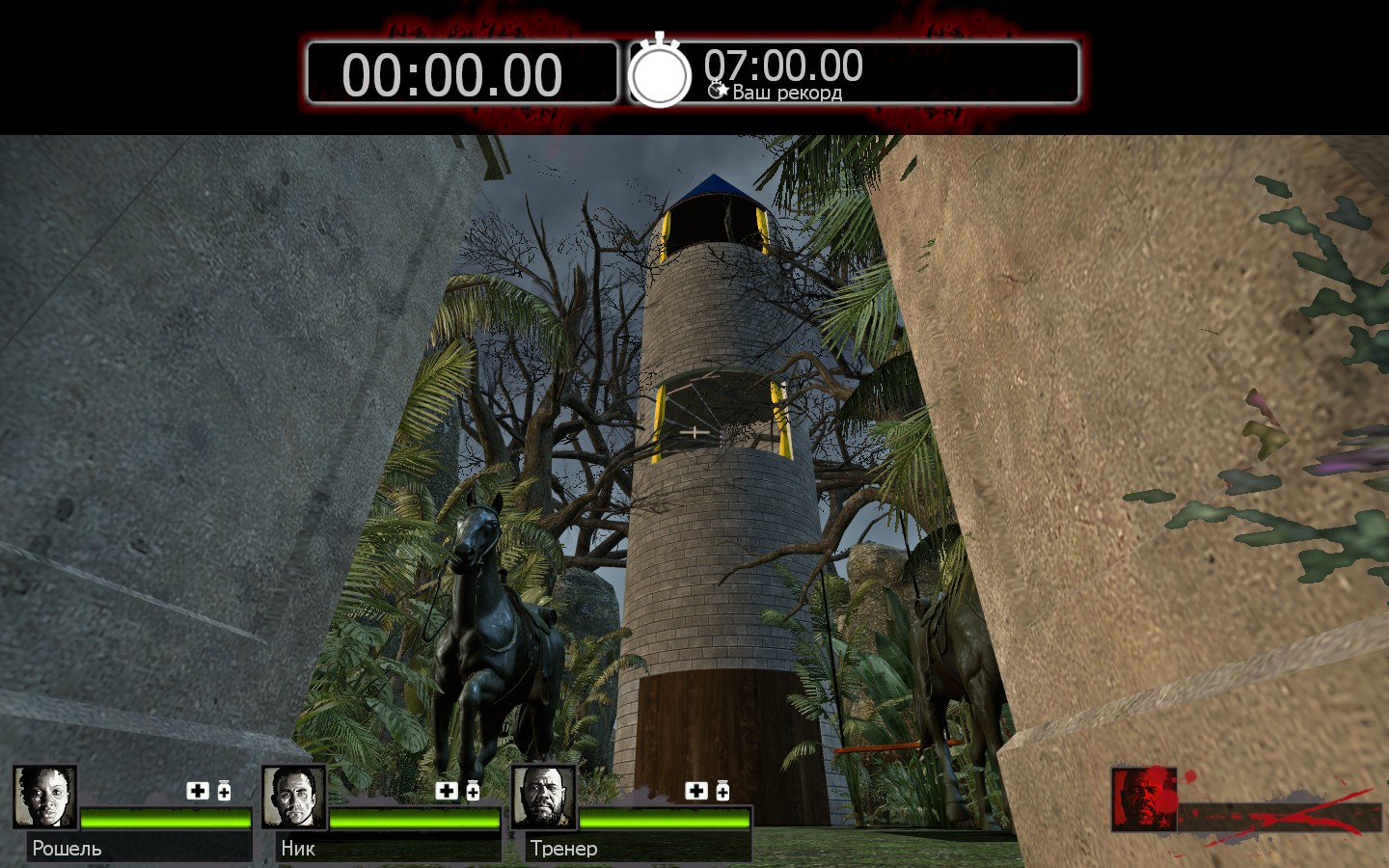This screenshot has height=868, width=1389.
Task: Click the red dead survivor portrait
Action: pos(1144,799)
